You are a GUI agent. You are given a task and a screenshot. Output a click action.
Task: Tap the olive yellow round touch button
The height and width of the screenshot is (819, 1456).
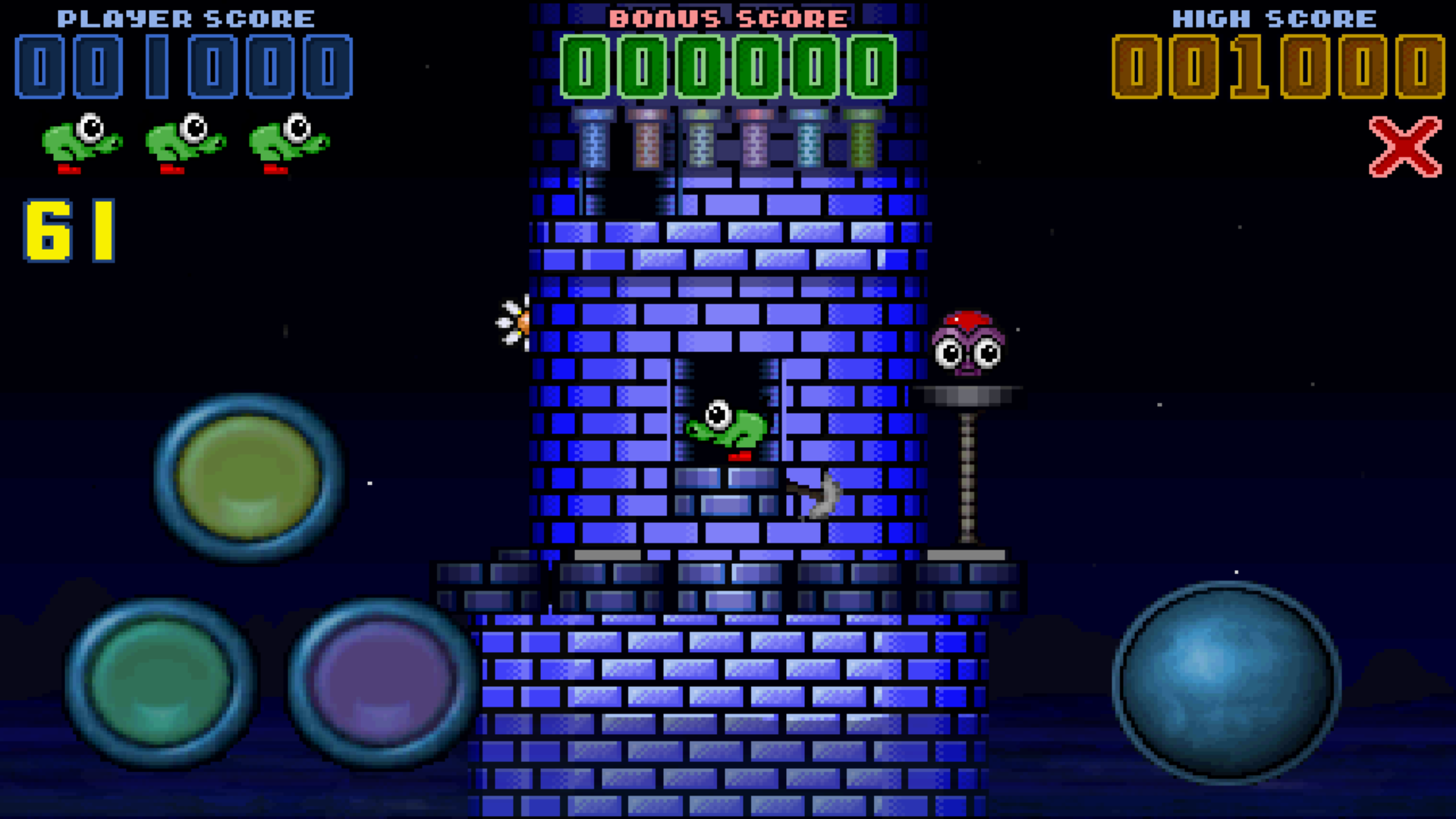click(x=248, y=477)
